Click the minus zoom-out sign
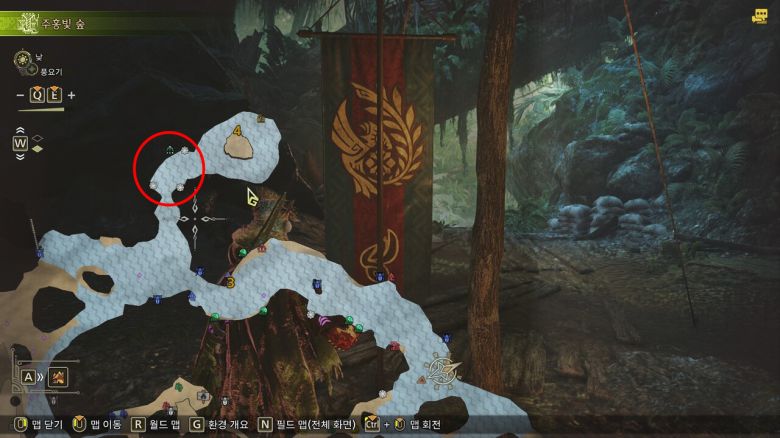780x438 pixels. pyautogui.click(x=22, y=96)
